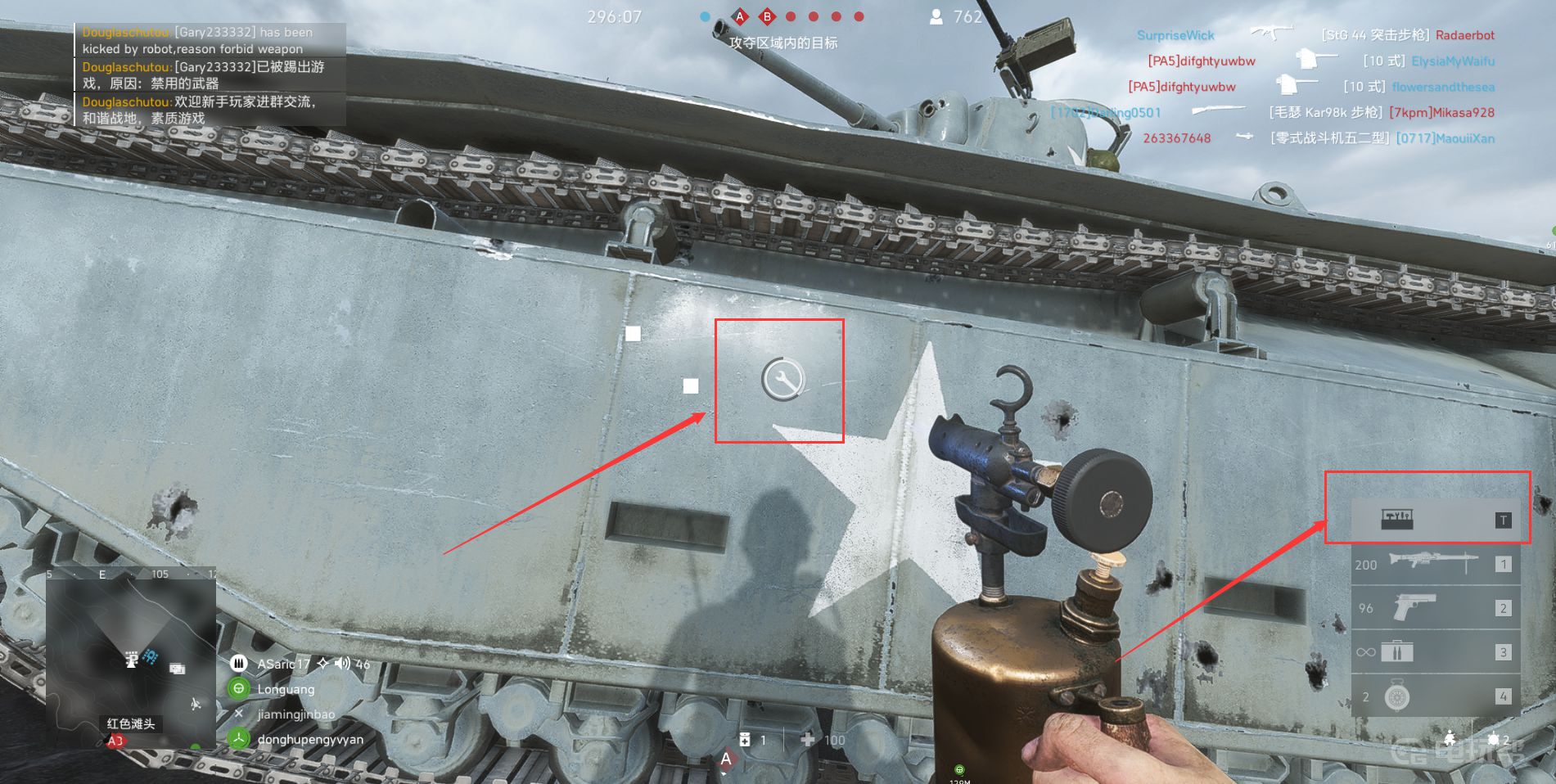
Task: Select squad leader ASaric17 entry
Action: (x=283, y=664)
